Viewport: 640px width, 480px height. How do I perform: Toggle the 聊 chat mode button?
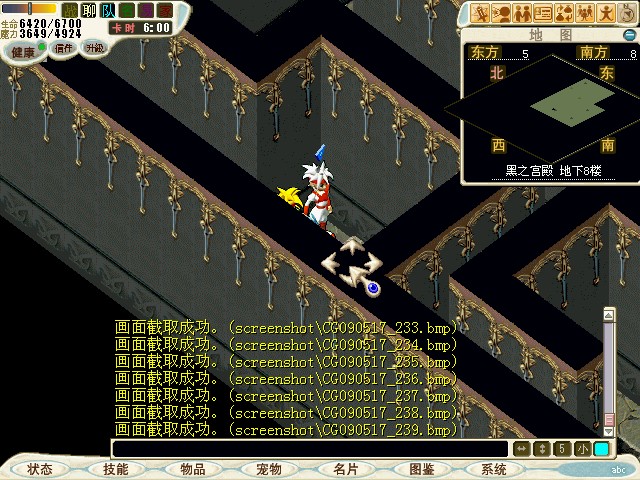(x=90, y=10)
